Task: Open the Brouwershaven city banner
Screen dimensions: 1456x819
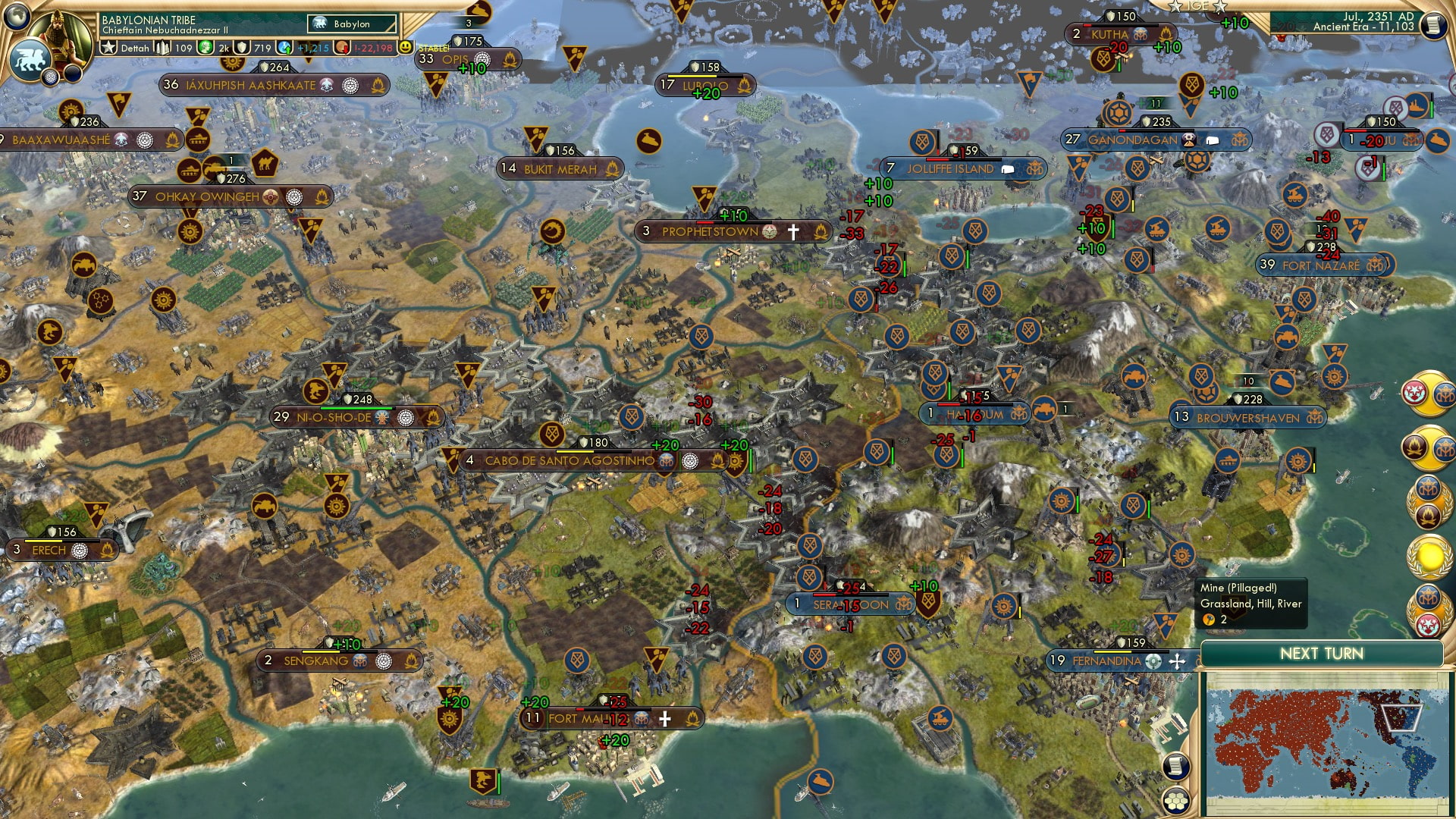Action: [1247, 418]
